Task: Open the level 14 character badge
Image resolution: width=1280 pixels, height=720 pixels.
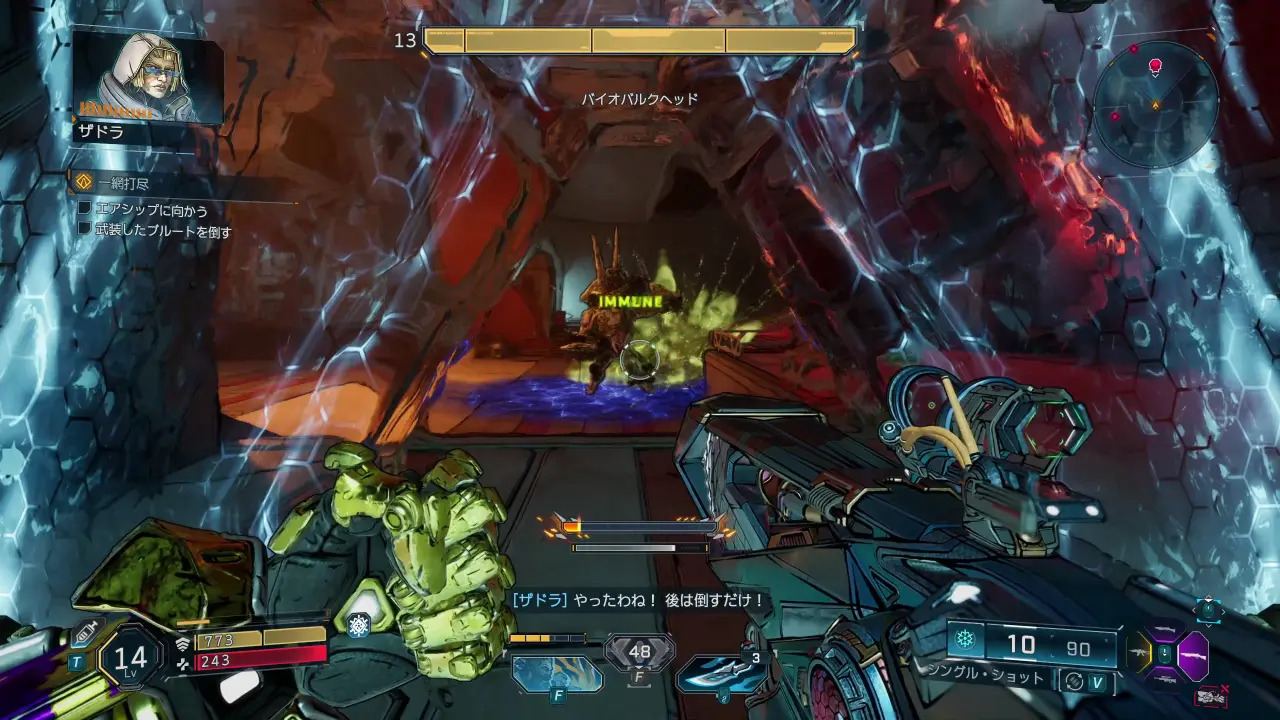Action: tap(131, 657)
